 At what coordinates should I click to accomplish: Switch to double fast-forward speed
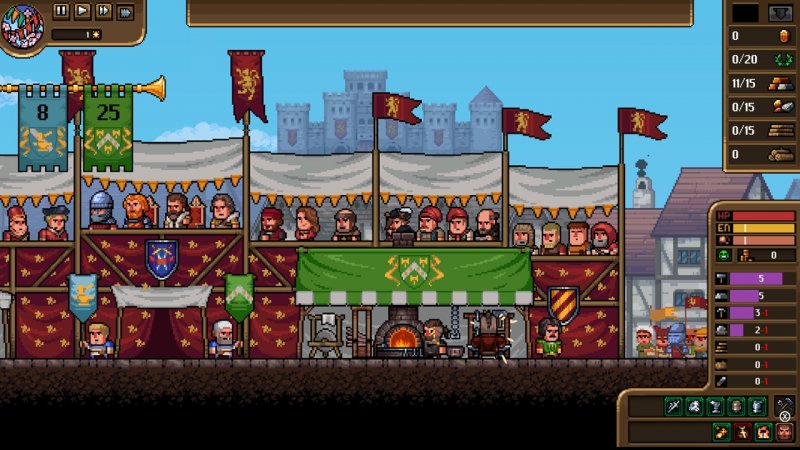[103, 11]
